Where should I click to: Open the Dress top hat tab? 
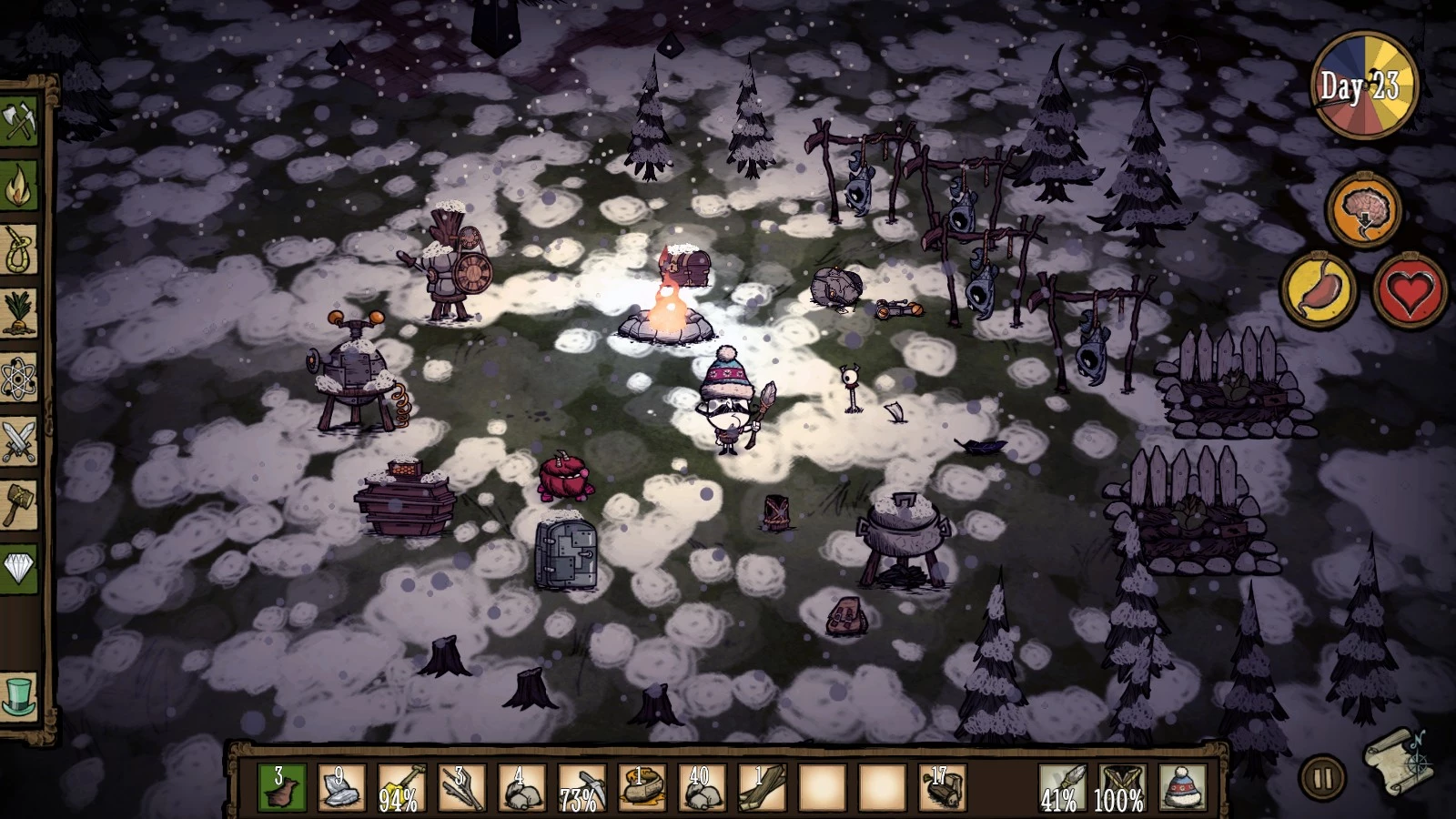(19, 696)
